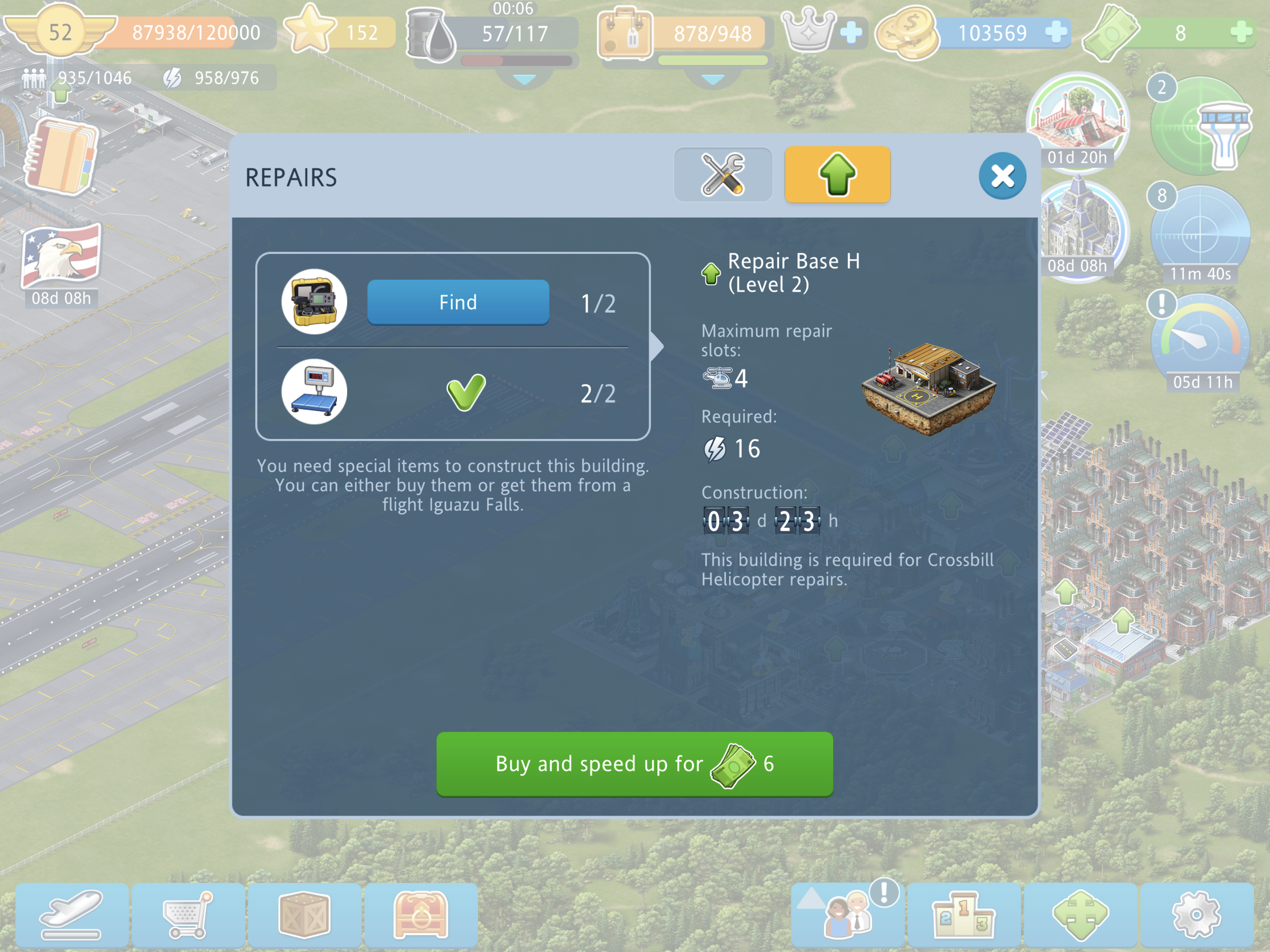
Task: Open the eagle flag event icon
Action: pyautogui.click(x=62, y=256)
